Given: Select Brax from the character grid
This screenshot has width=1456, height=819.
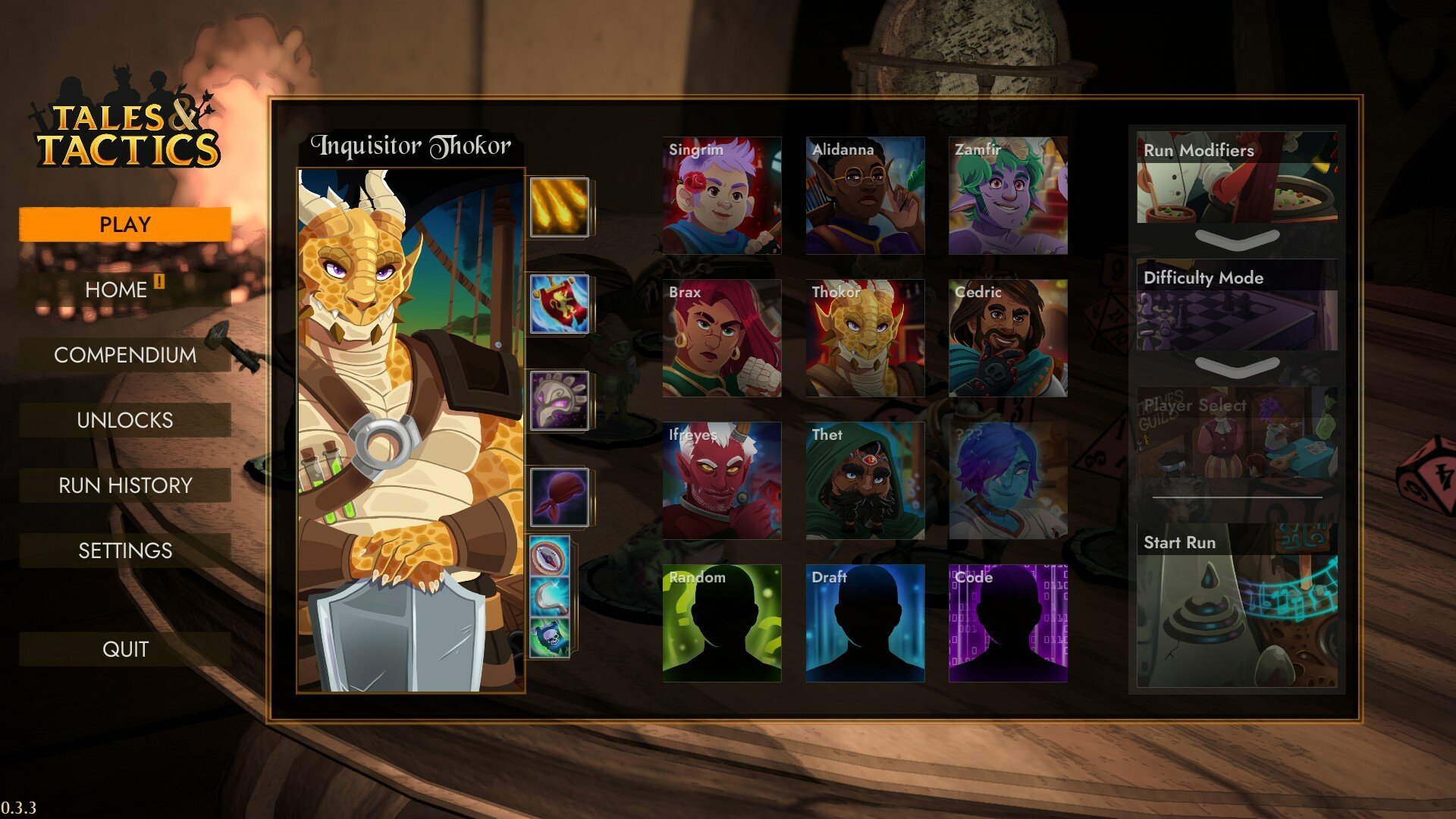Looking at the screenshot, I should pyautogui.click(x=721, y=338).
